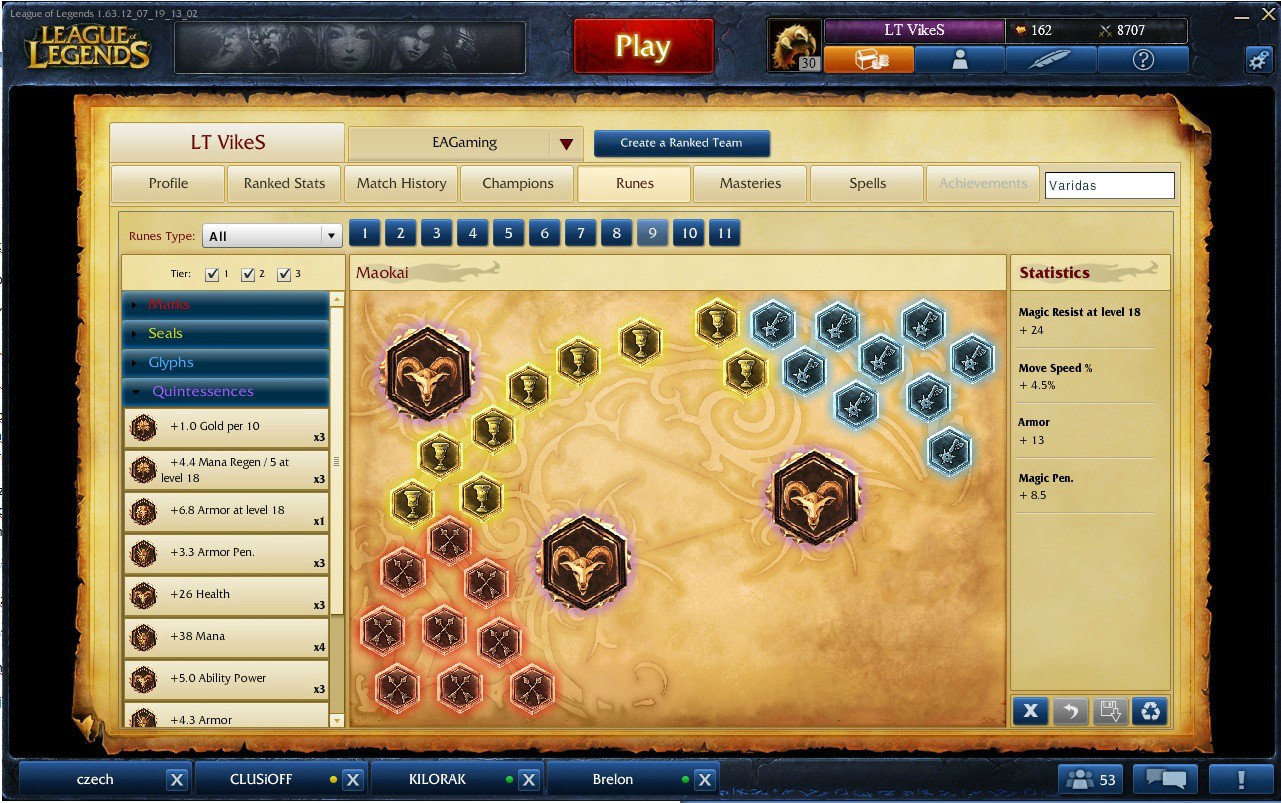
Task: Open the Combiner recycle icon
Action: coord(1149,711)
